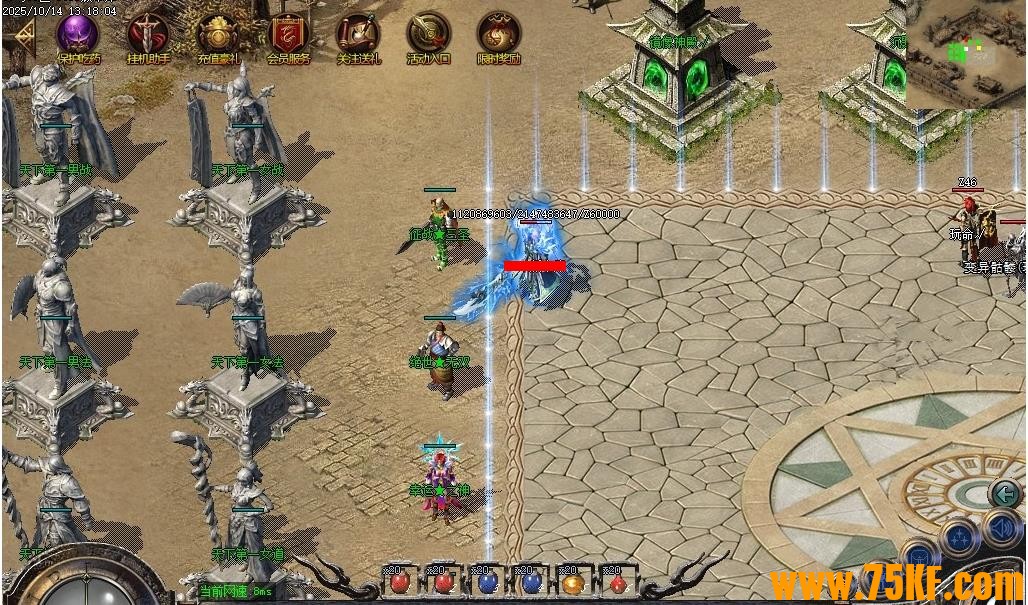
Task: Use the red potion in hotbar slot 1
Action: tap(399, 582)
